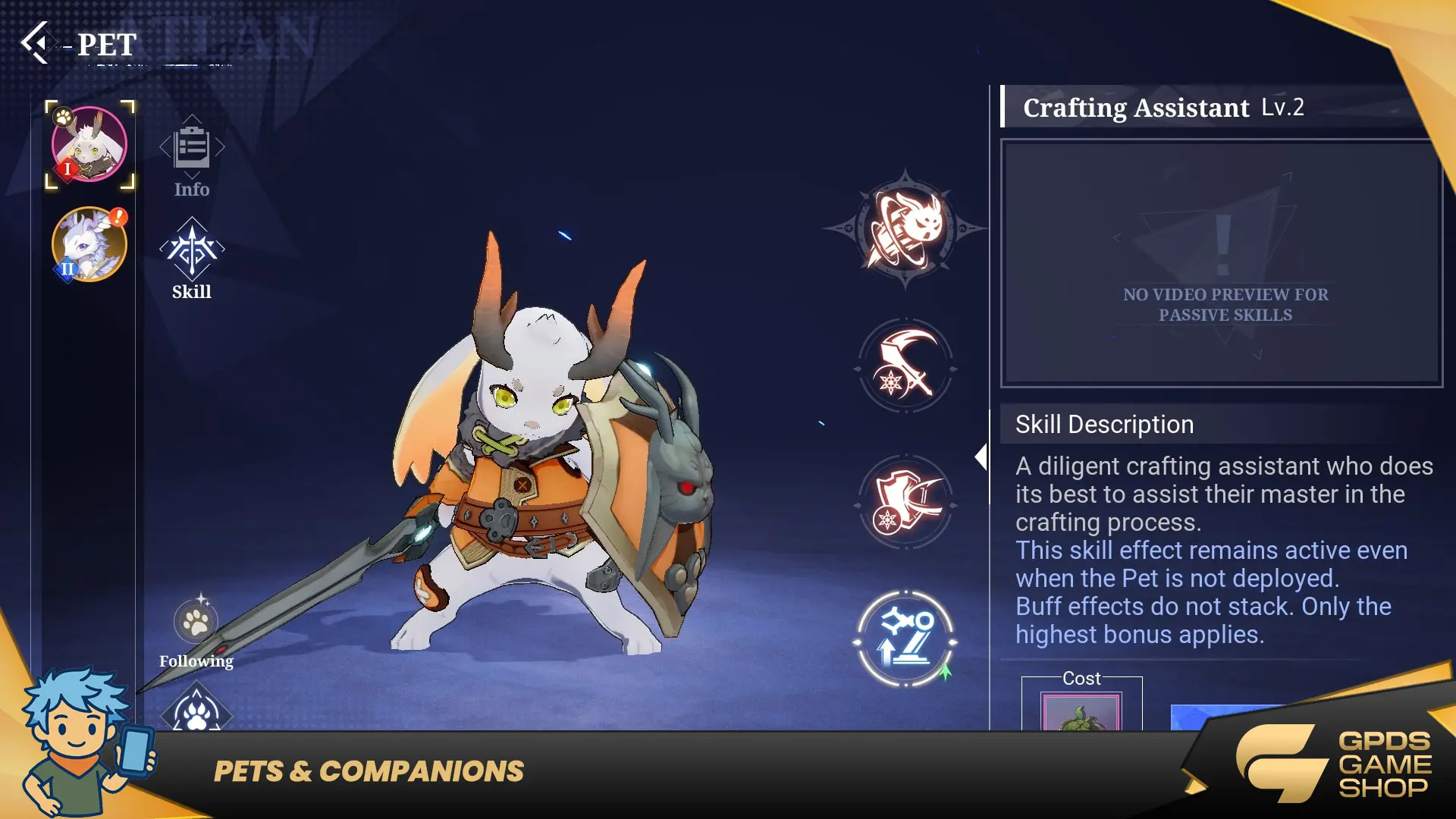Viewport: 1456px width, 819px height.
Task: Select the spinning rabbit attack skill icon
Action: [905, 228]
